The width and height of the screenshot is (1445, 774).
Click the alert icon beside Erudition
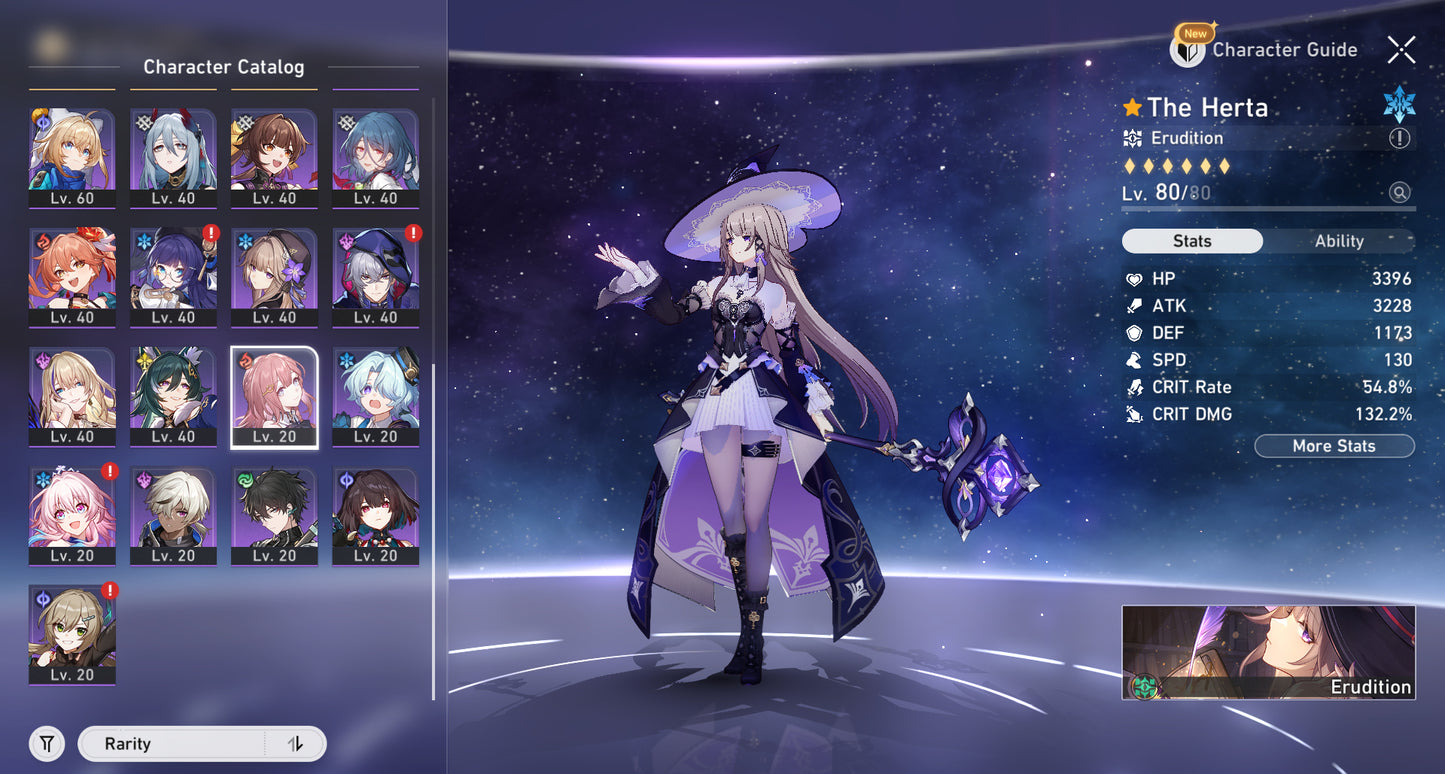[1401, 140]
